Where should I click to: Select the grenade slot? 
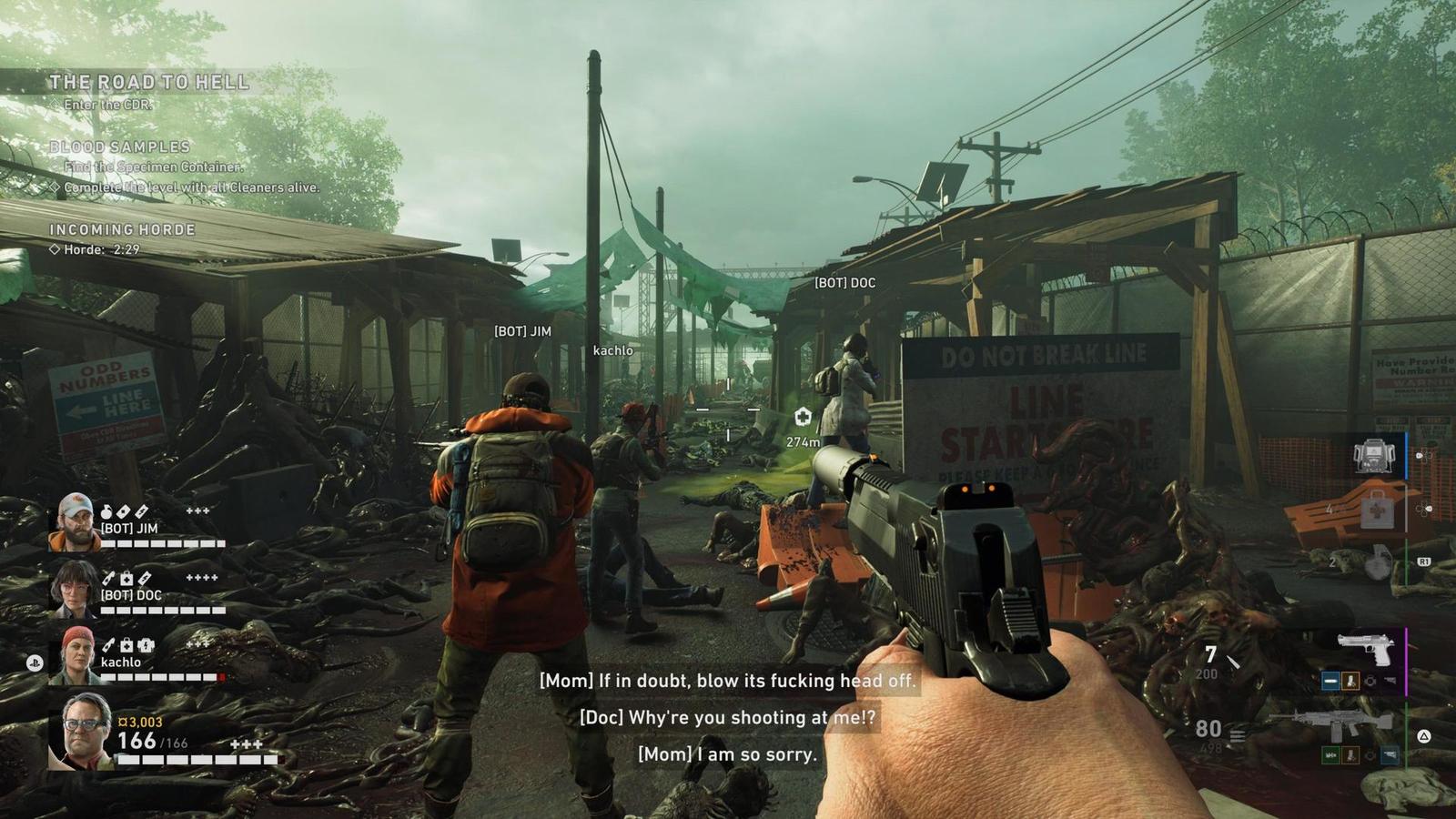click(1378, 561)
